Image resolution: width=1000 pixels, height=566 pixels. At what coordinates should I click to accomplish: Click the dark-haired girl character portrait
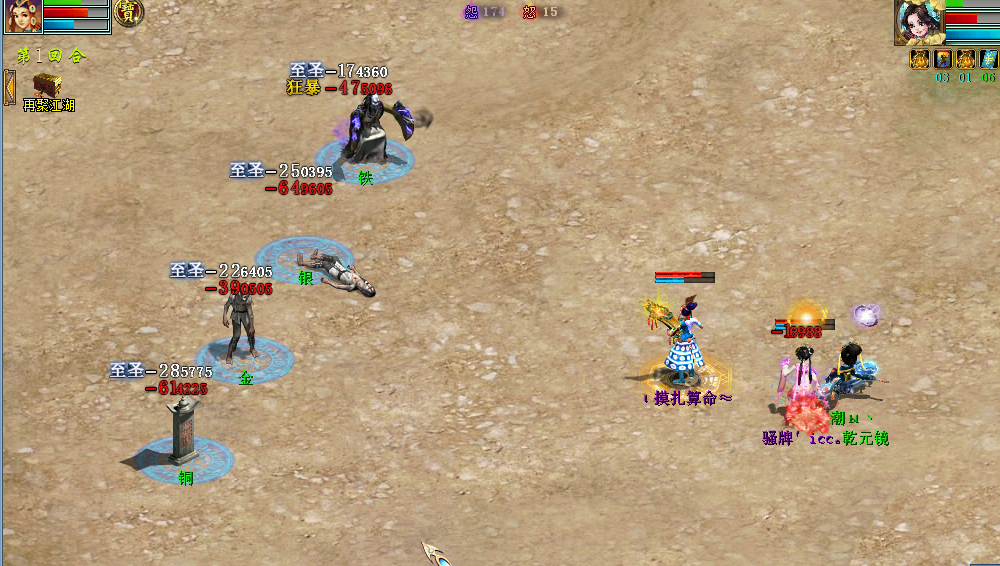point(918,22)
